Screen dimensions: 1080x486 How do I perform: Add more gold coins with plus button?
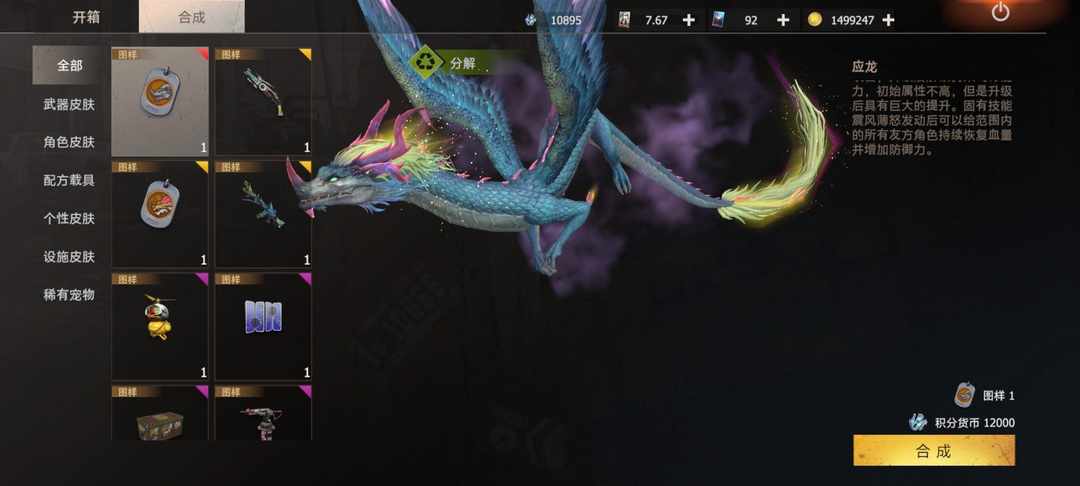click(x=889, y=20)
